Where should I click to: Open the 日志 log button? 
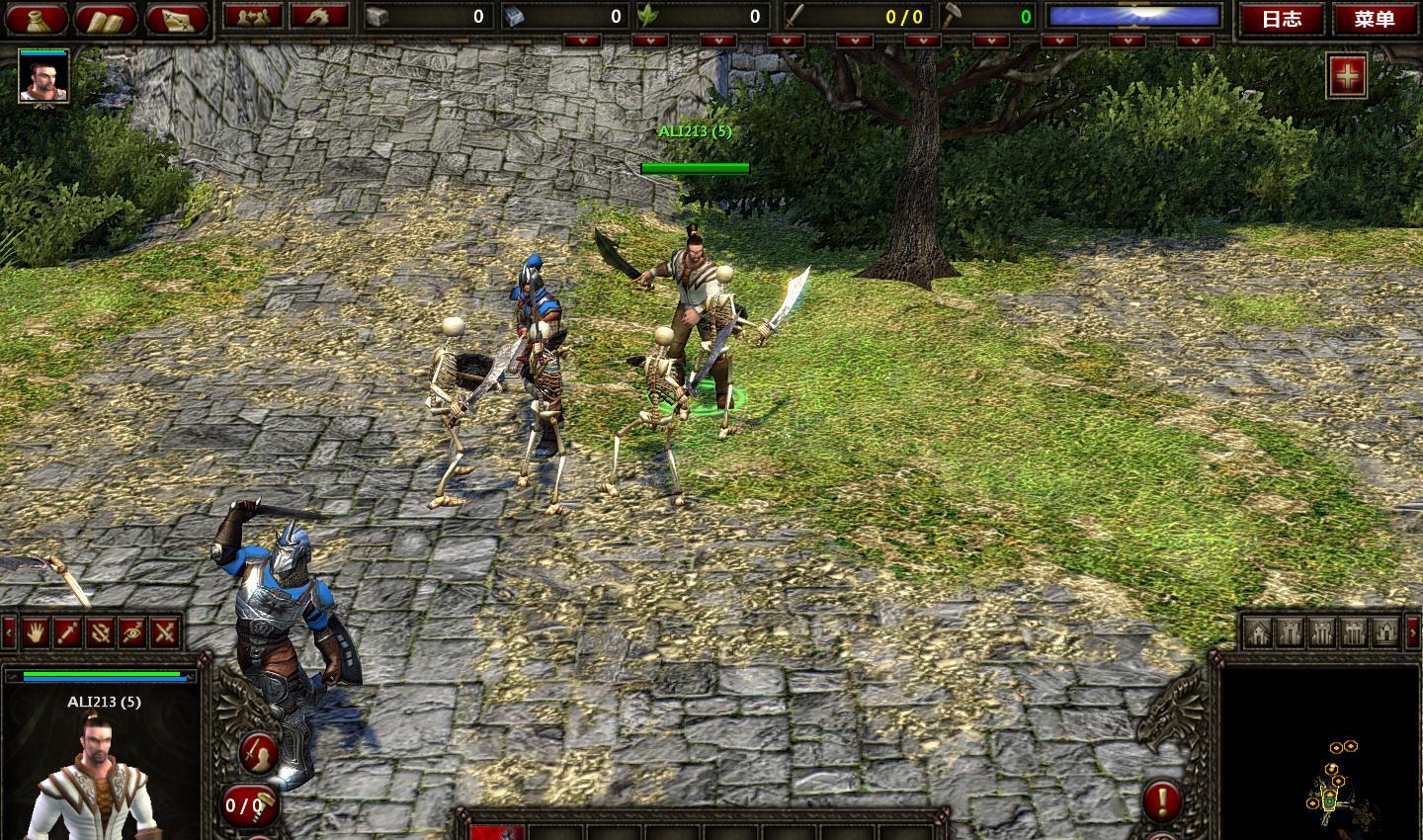coord(1282,18)
